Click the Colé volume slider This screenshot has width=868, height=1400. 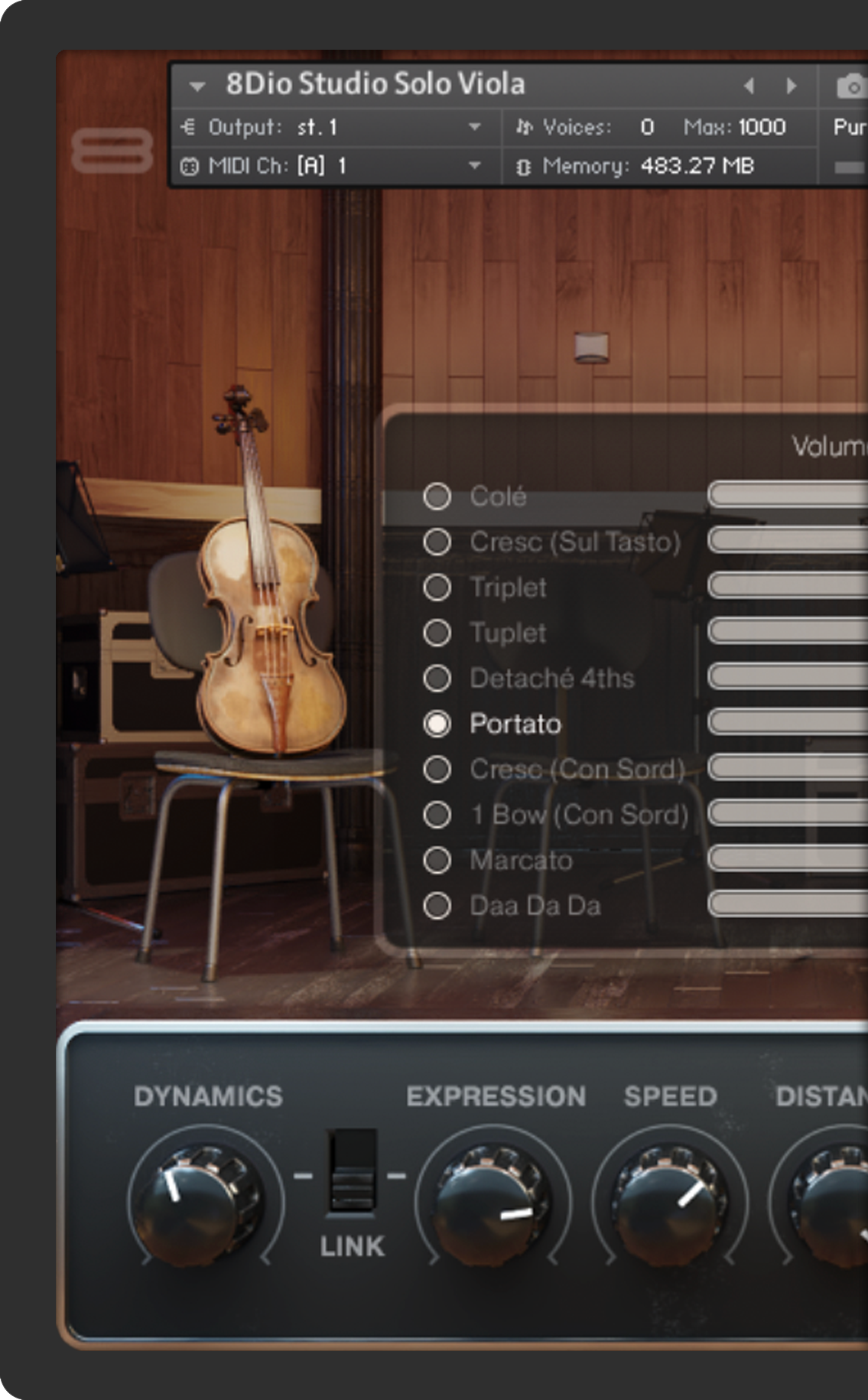pos(788,495)
